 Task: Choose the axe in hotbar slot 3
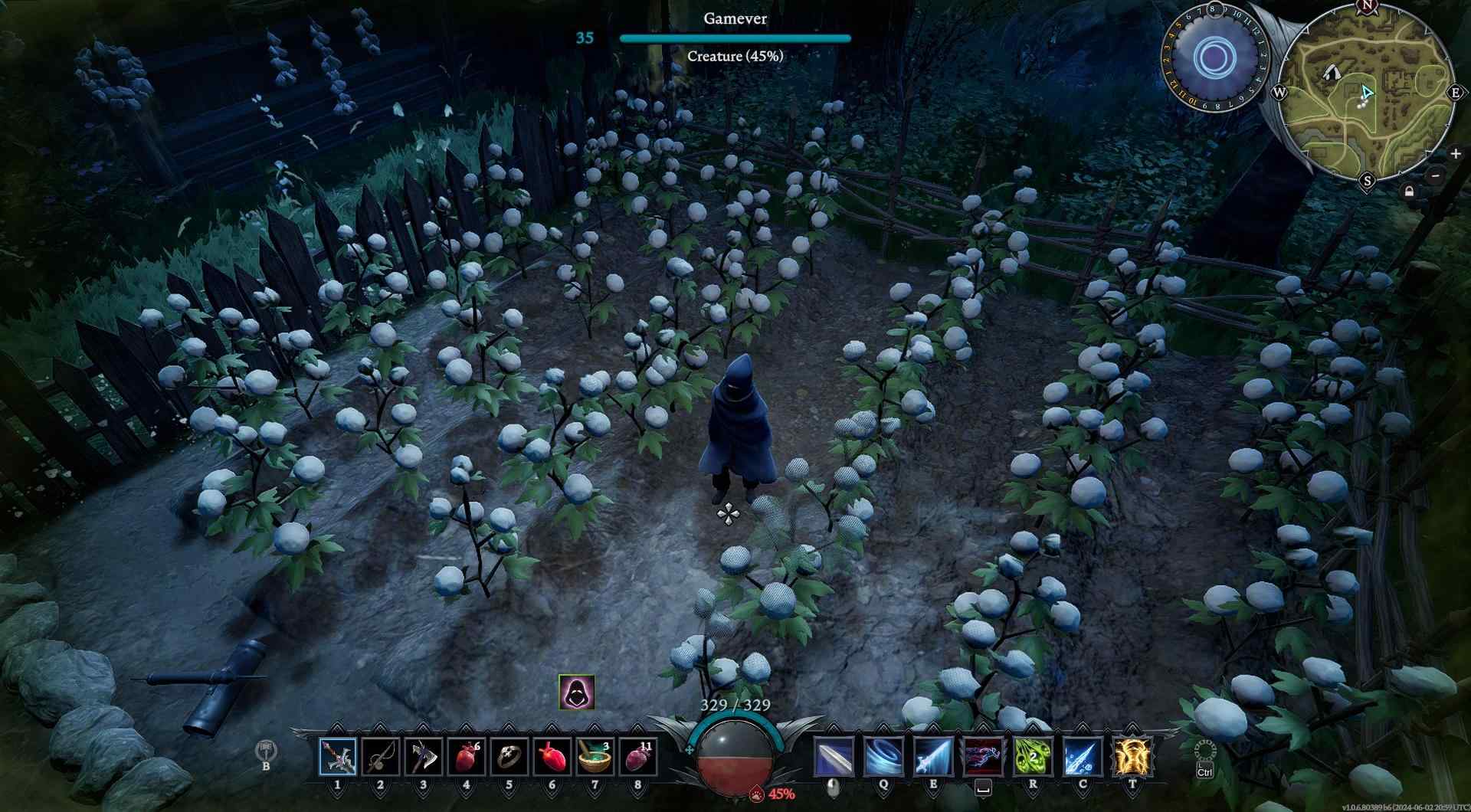[423, 757]
